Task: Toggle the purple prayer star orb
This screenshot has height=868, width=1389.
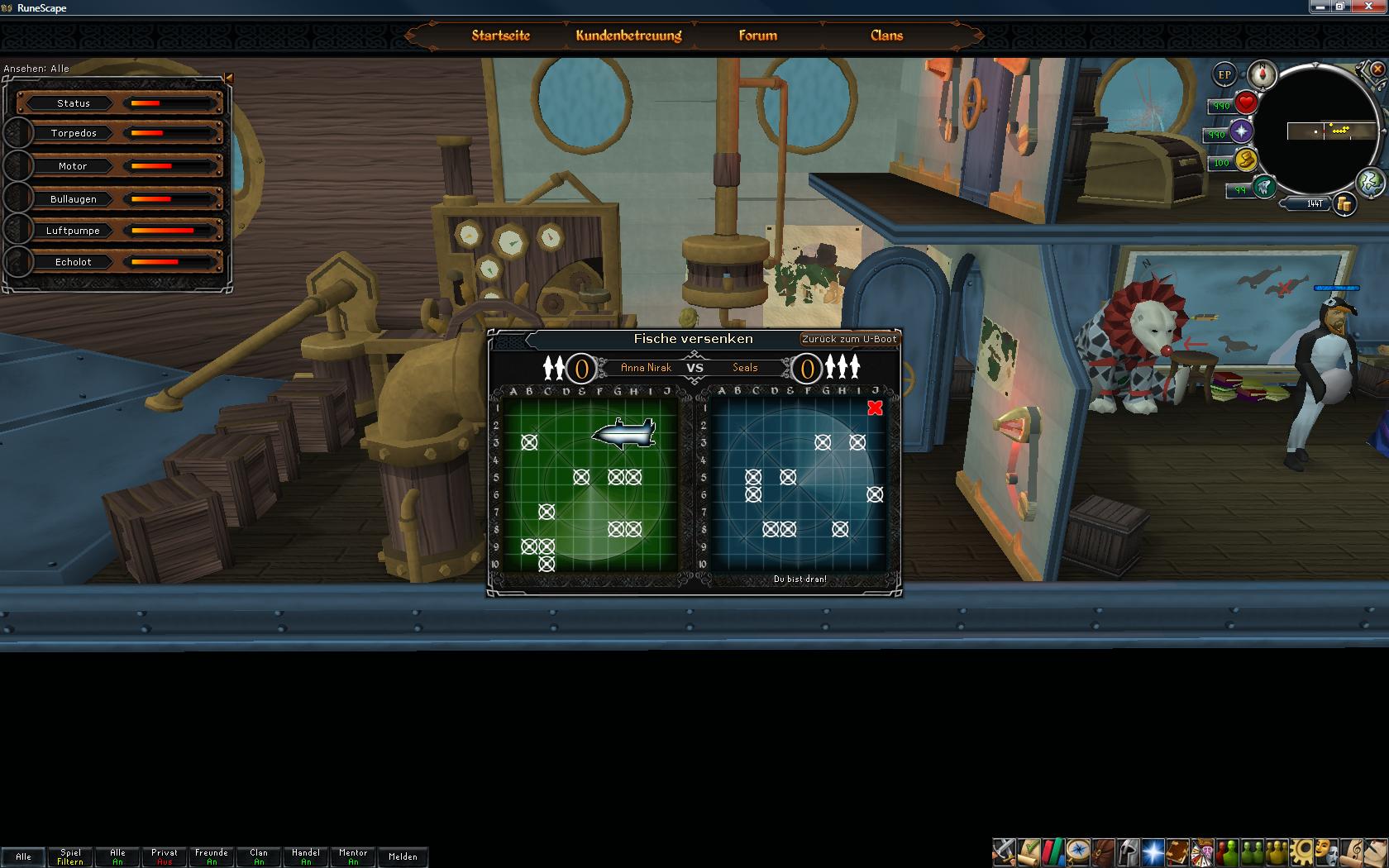Action: click(1241, 131)
